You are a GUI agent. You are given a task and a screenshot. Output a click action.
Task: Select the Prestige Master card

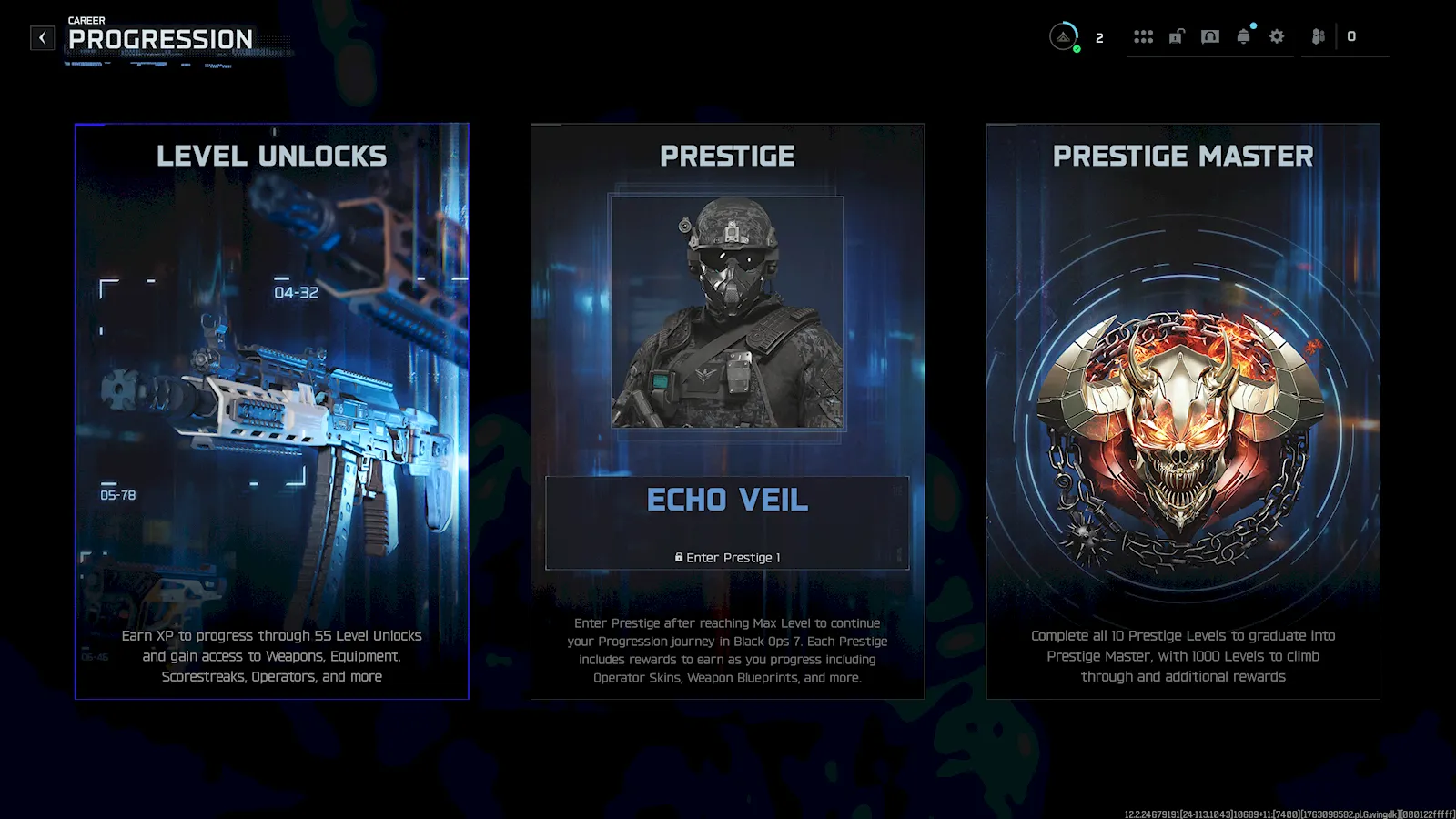(x=1182, y=410)
